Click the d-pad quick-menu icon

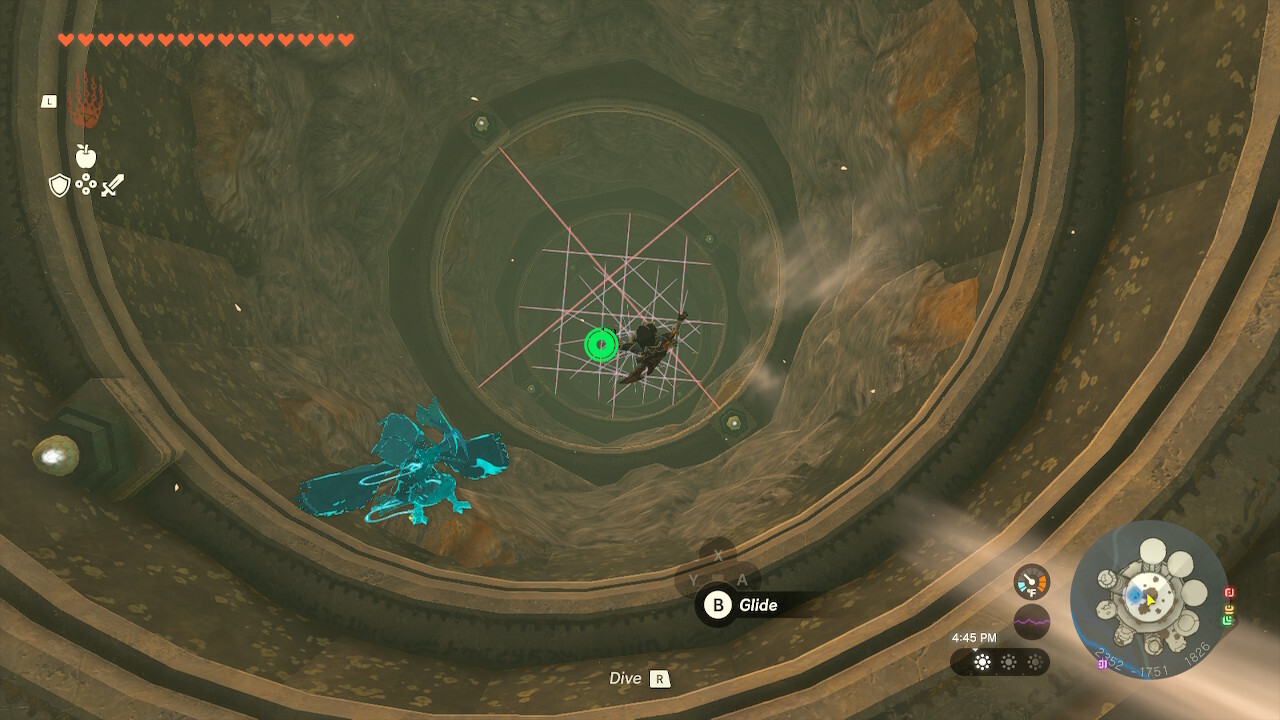point(86,185)
